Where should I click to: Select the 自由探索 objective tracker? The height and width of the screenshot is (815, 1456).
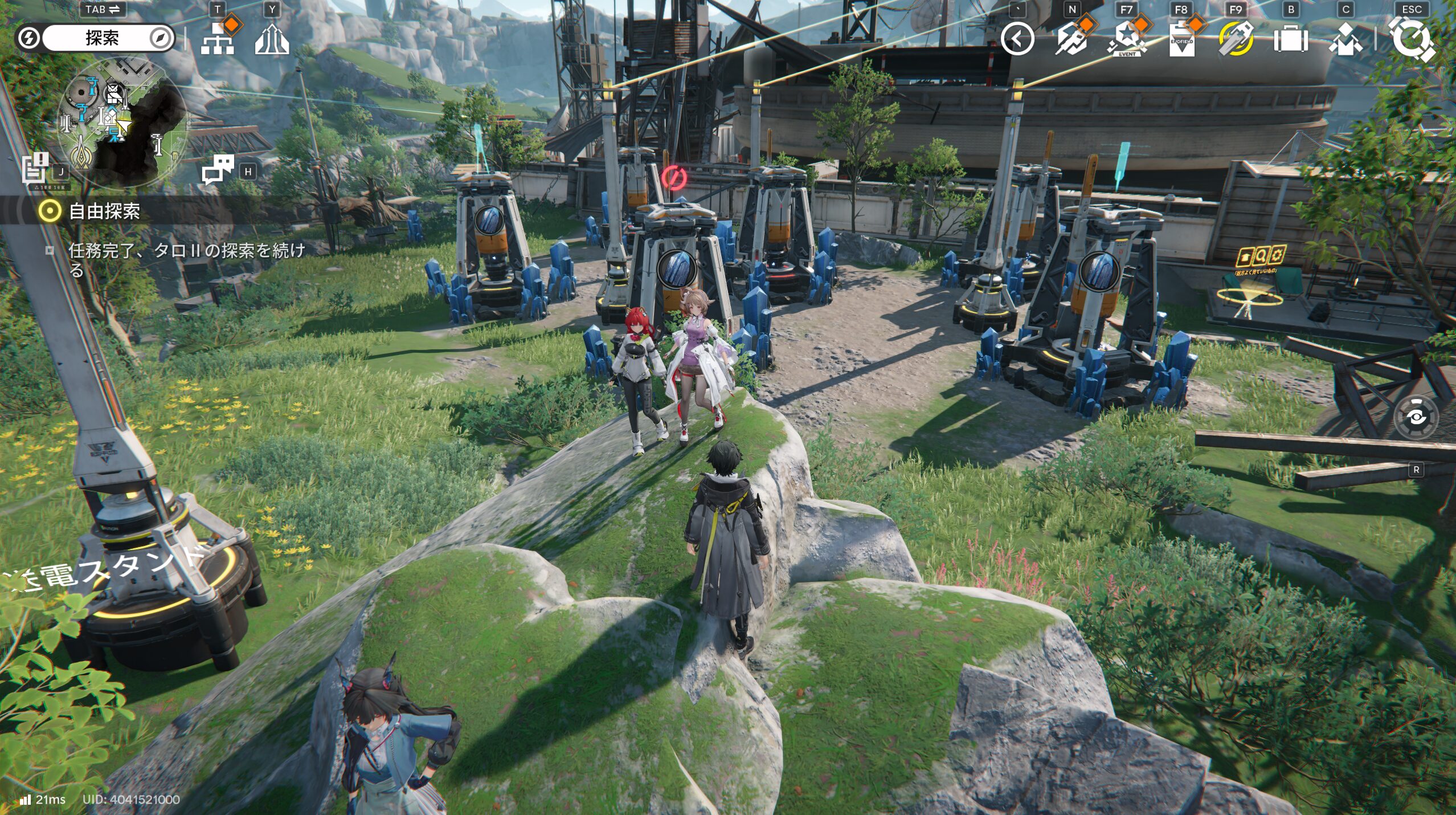(x=104, y=211)
